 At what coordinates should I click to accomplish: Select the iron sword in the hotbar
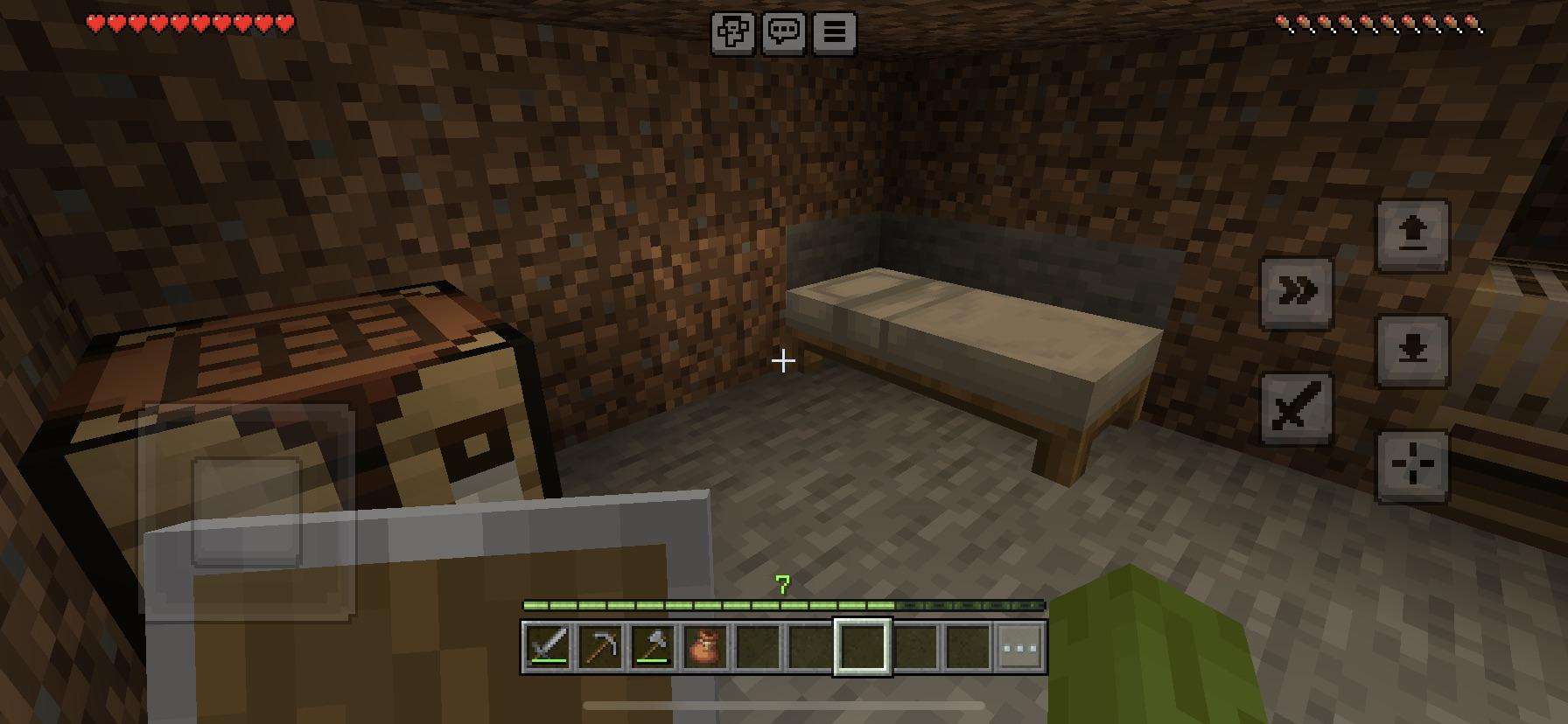(x=549, y=649)
